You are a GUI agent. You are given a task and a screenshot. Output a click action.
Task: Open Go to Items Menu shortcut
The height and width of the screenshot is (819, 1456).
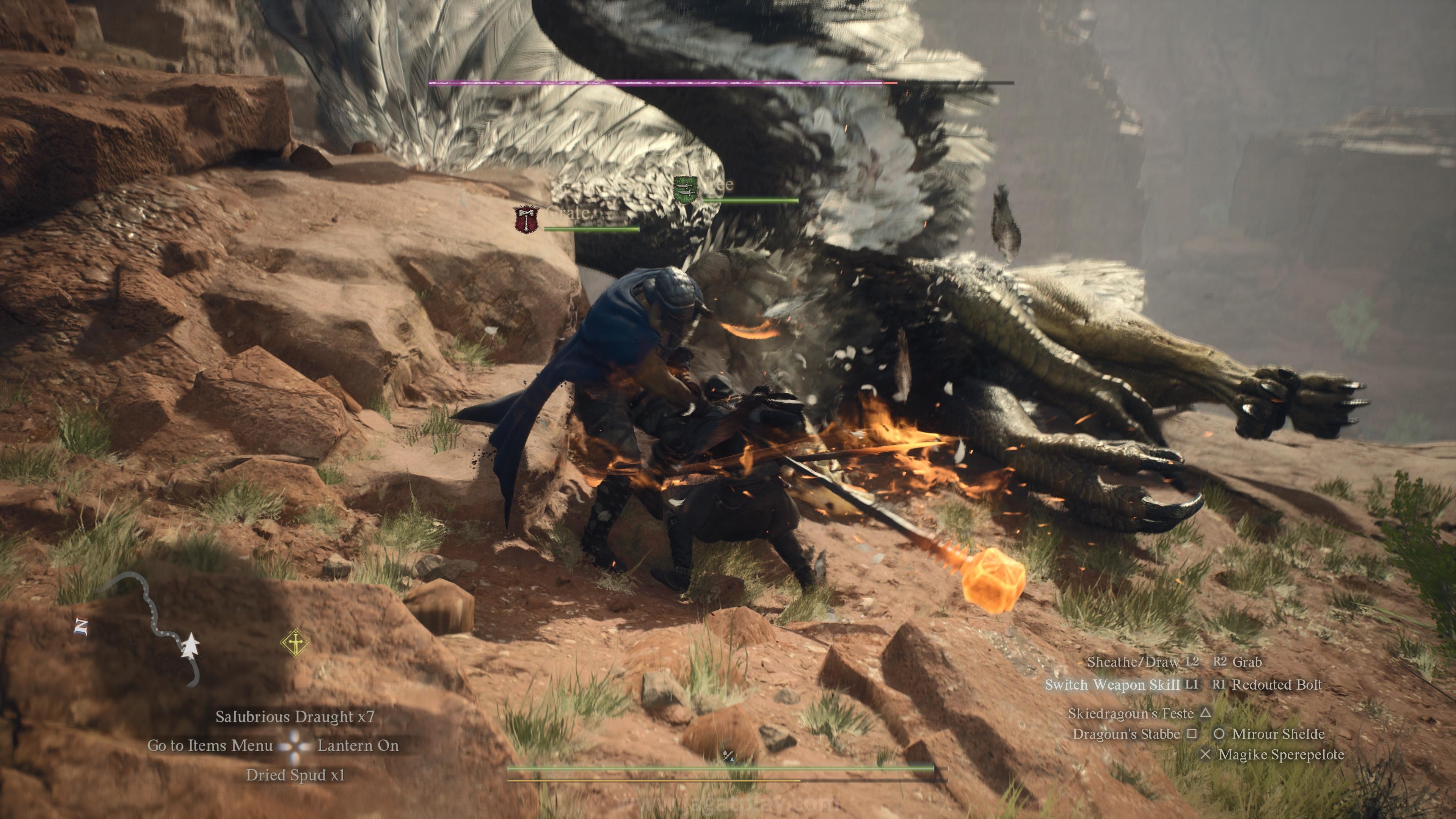pyautogui.click(x=210, y=745)
